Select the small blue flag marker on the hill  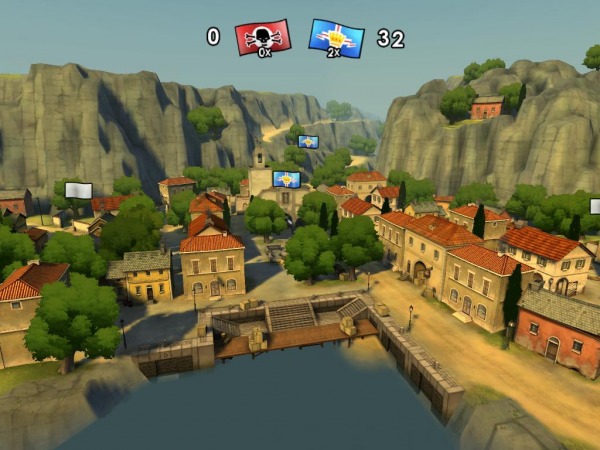(x=308, y=142)
